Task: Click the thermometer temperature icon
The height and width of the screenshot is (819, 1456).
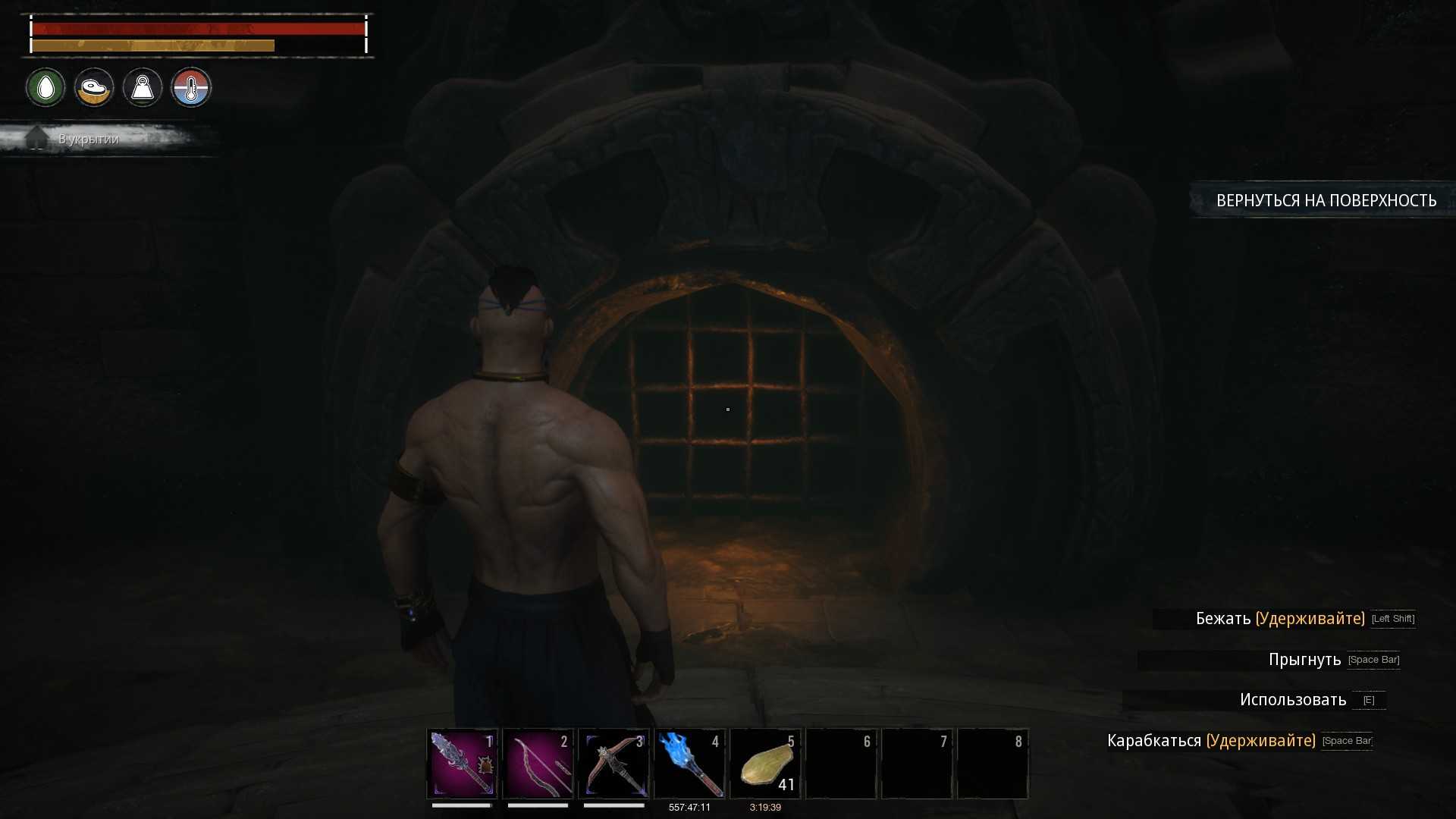Action: (x=191, y=88)
